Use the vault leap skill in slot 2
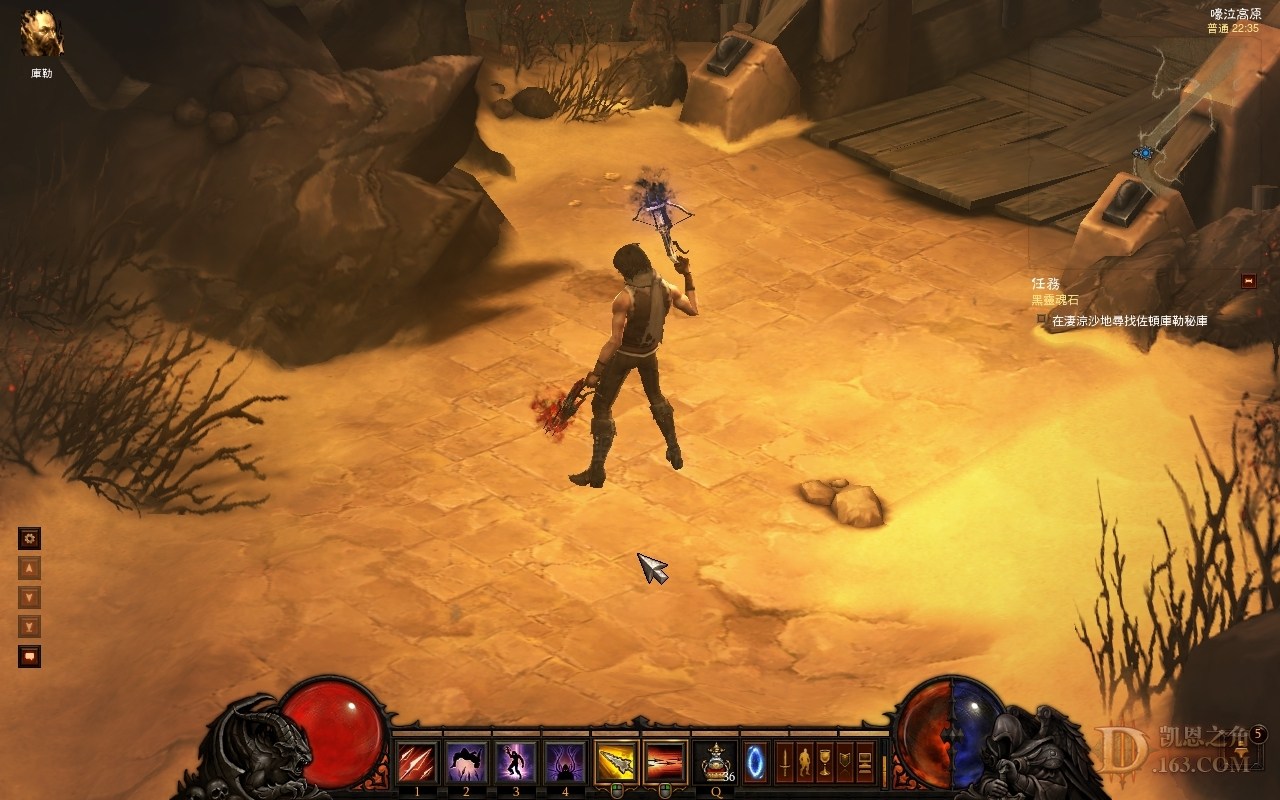 point(466,763)
